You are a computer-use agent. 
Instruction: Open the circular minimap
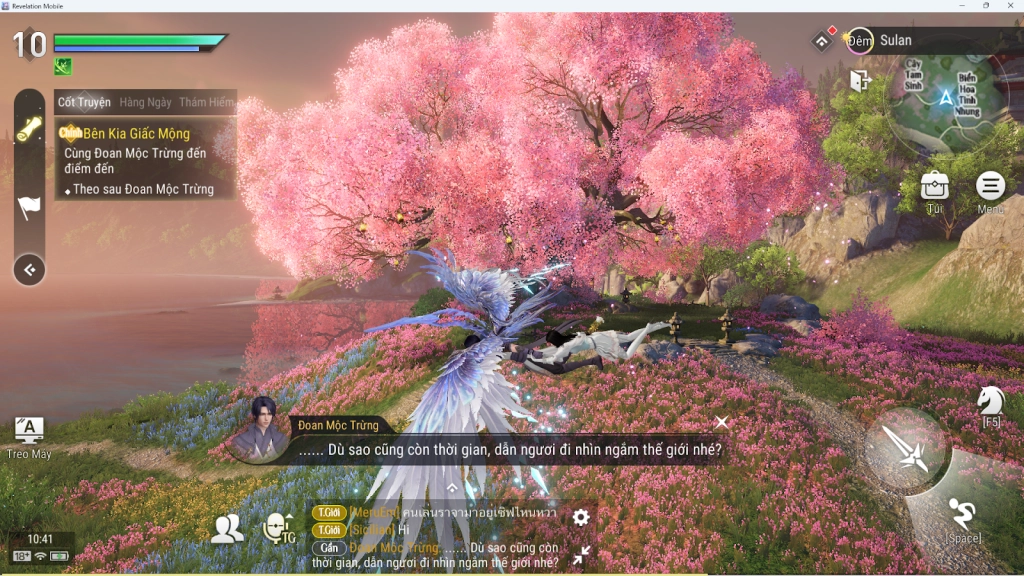point(943,98)
